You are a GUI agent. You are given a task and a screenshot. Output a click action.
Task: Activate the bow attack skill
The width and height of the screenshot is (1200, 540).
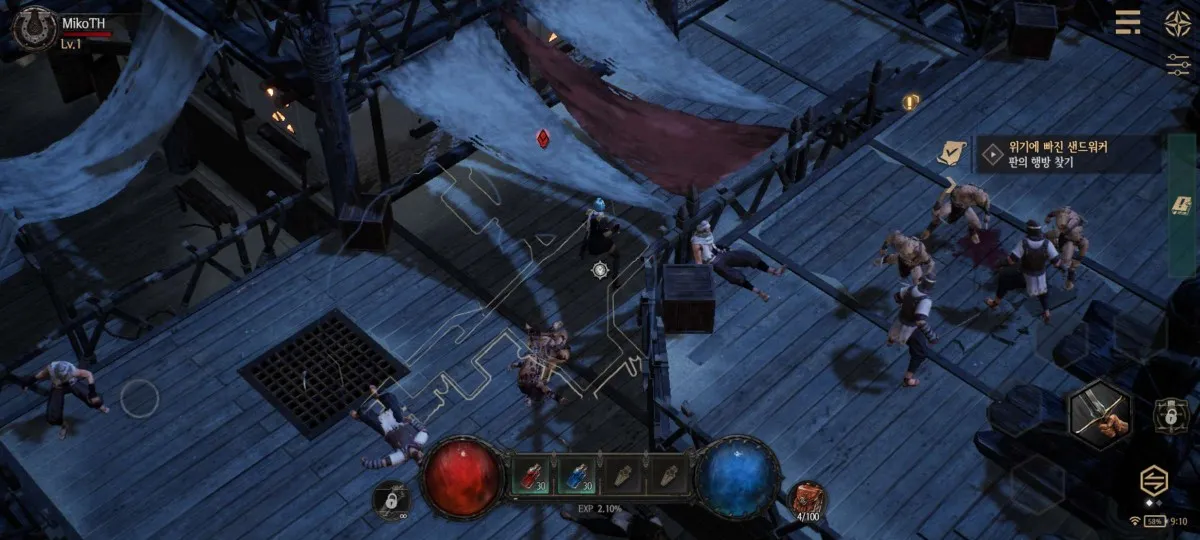click(1099, 414)
